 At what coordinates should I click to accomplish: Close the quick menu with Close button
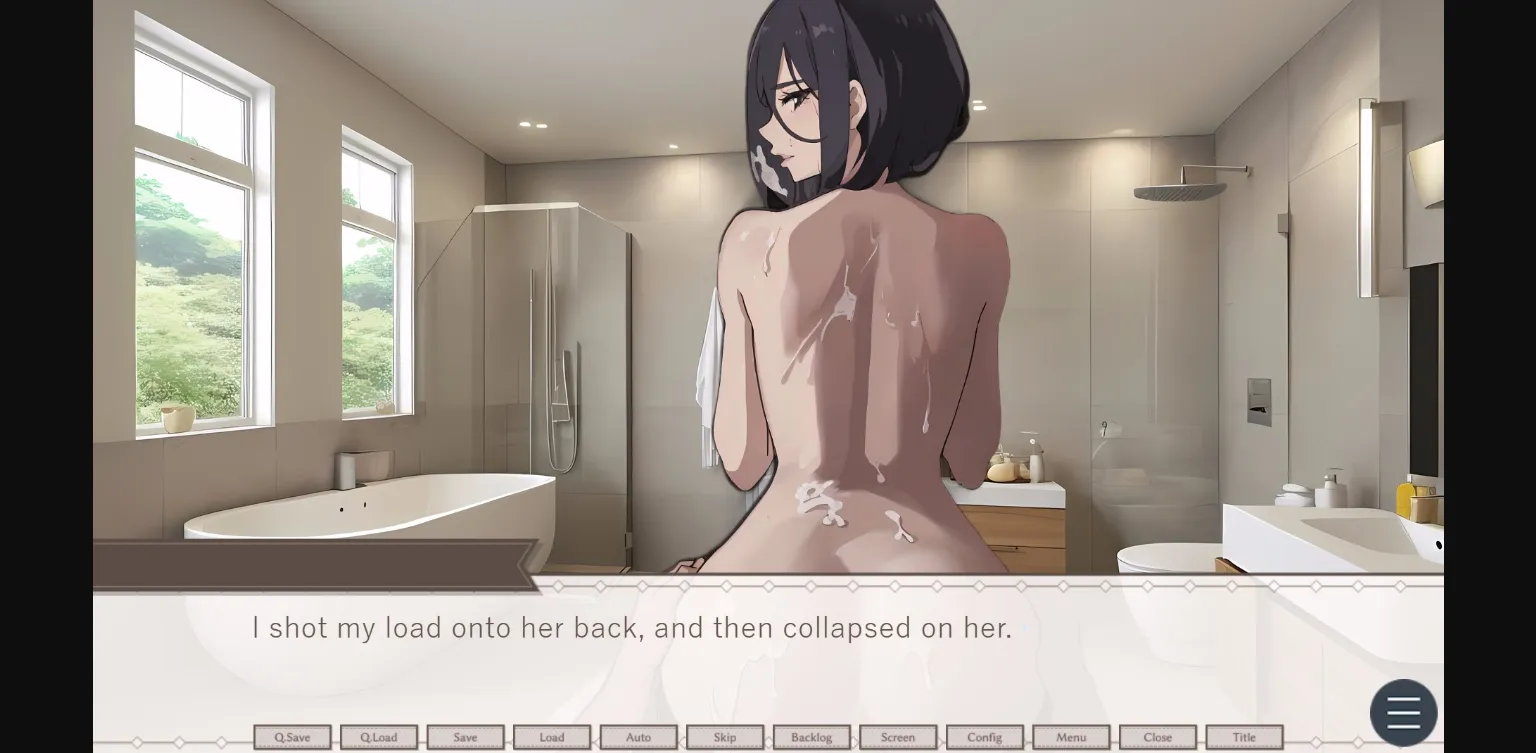pos(1157,737)
